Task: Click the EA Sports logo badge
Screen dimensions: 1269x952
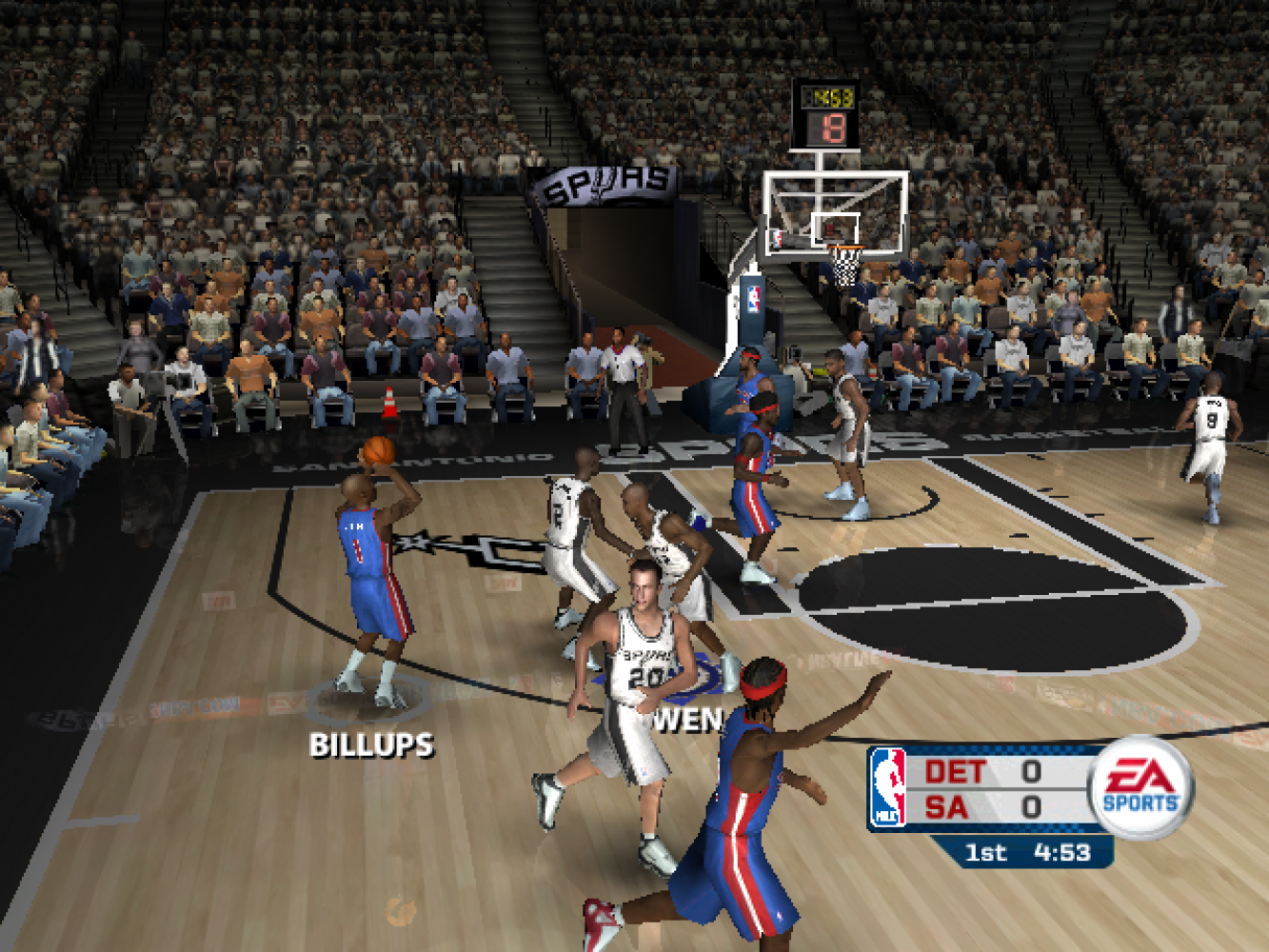Action: pyautogui.click(x=1140, y=787)
